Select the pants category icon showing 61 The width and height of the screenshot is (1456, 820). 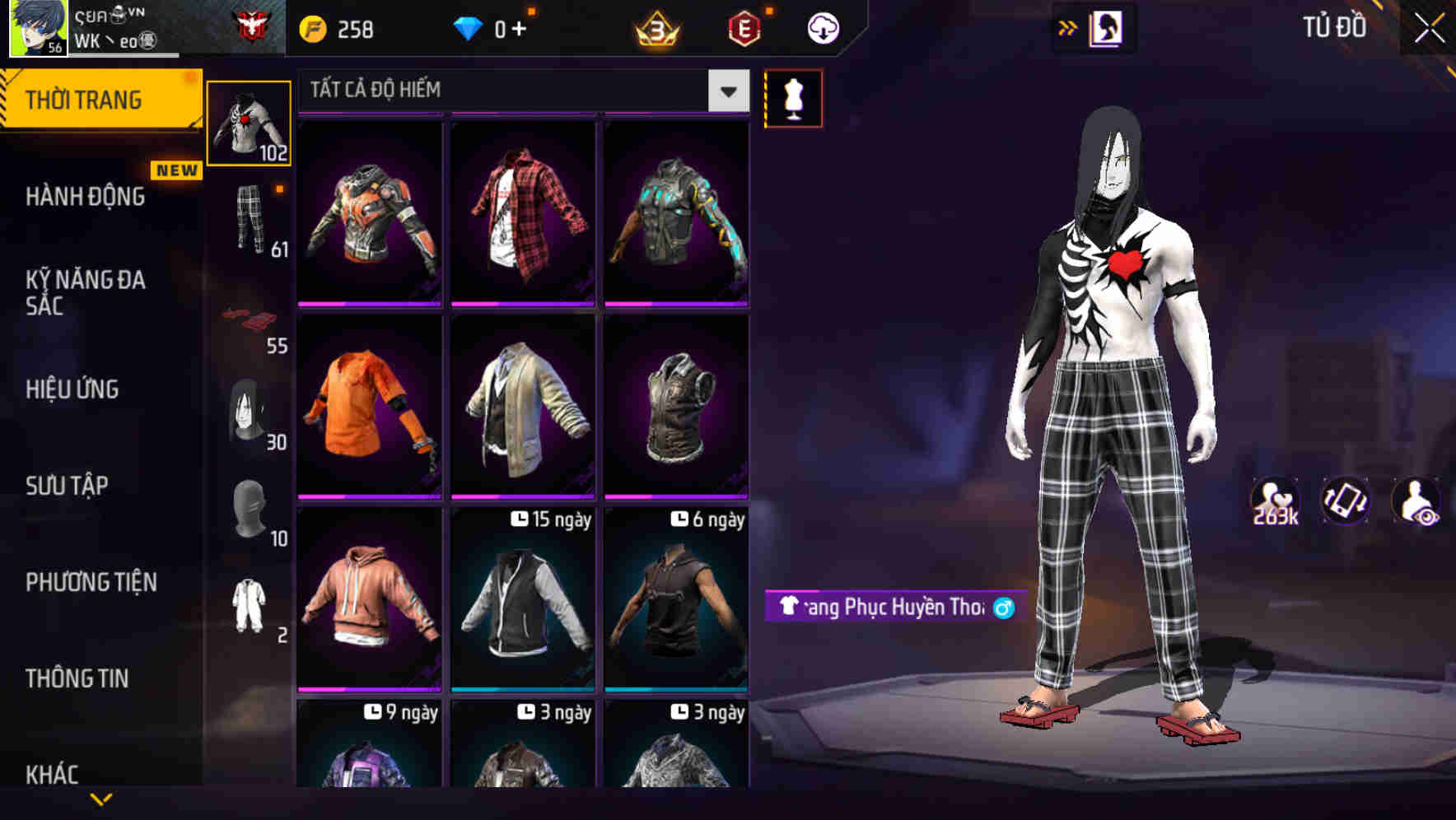pos(250,222)
